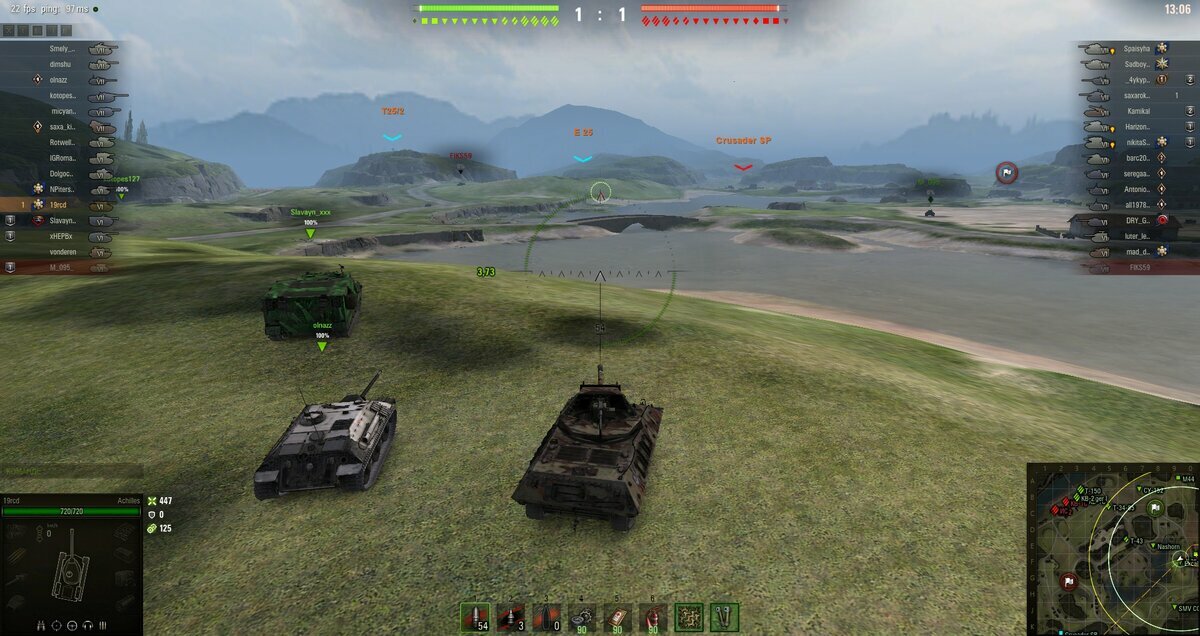1200x636 pixels.
Task: Click enemy FIKS59 row in the roster
Action: point(1136,268)
